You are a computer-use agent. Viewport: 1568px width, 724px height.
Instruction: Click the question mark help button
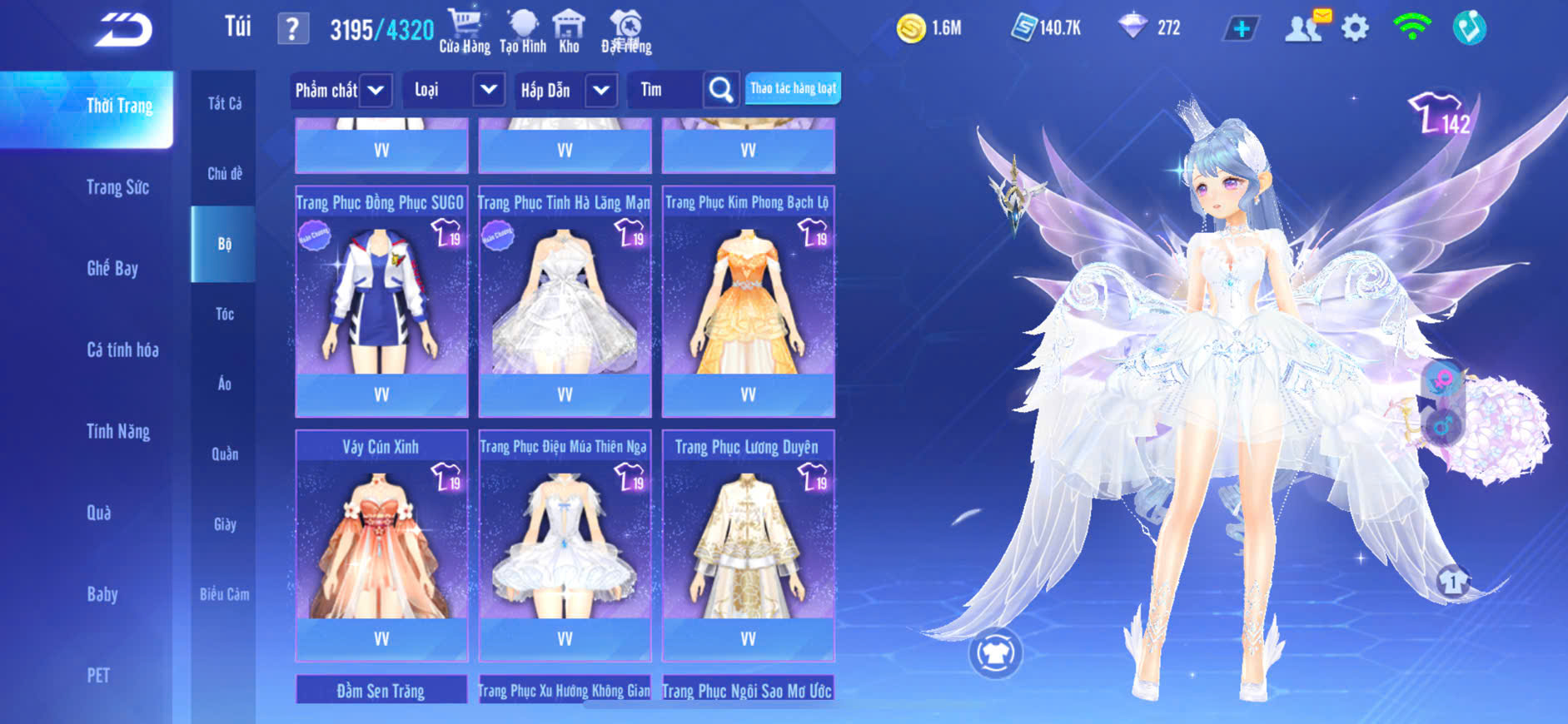point(292,29)
